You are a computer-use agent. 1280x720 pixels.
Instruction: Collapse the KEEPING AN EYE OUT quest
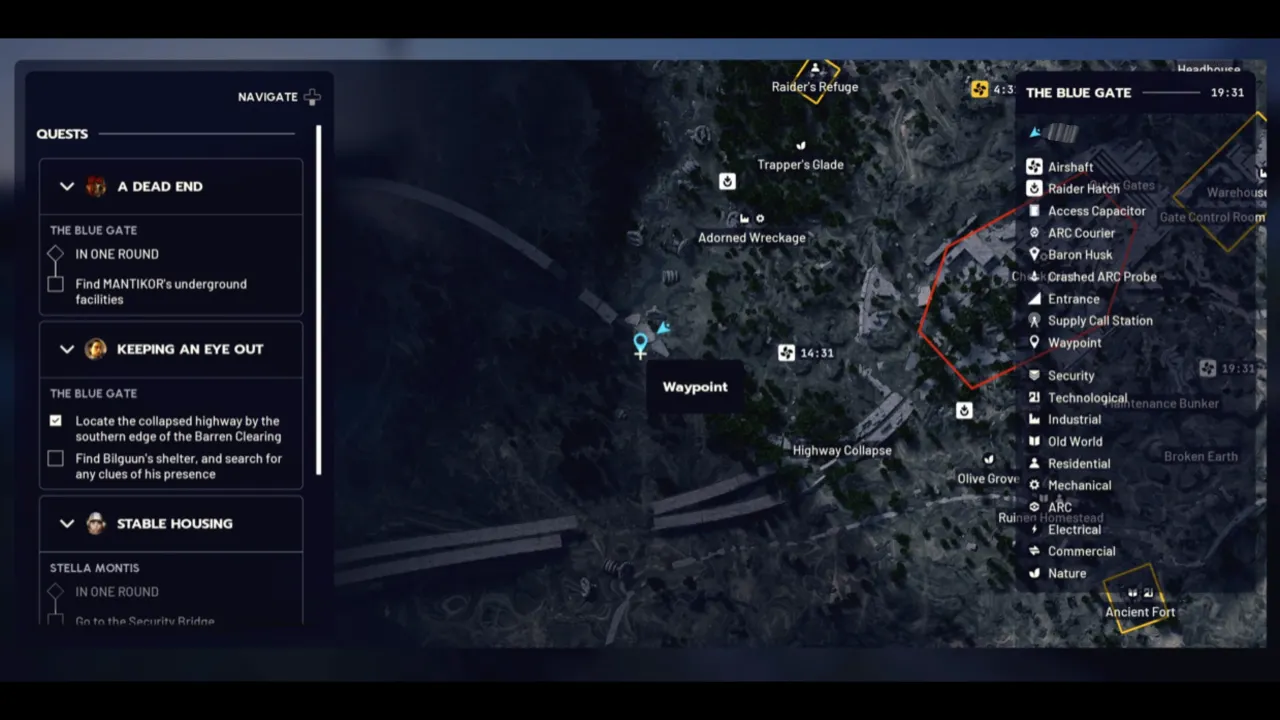(x=67, y=349)
